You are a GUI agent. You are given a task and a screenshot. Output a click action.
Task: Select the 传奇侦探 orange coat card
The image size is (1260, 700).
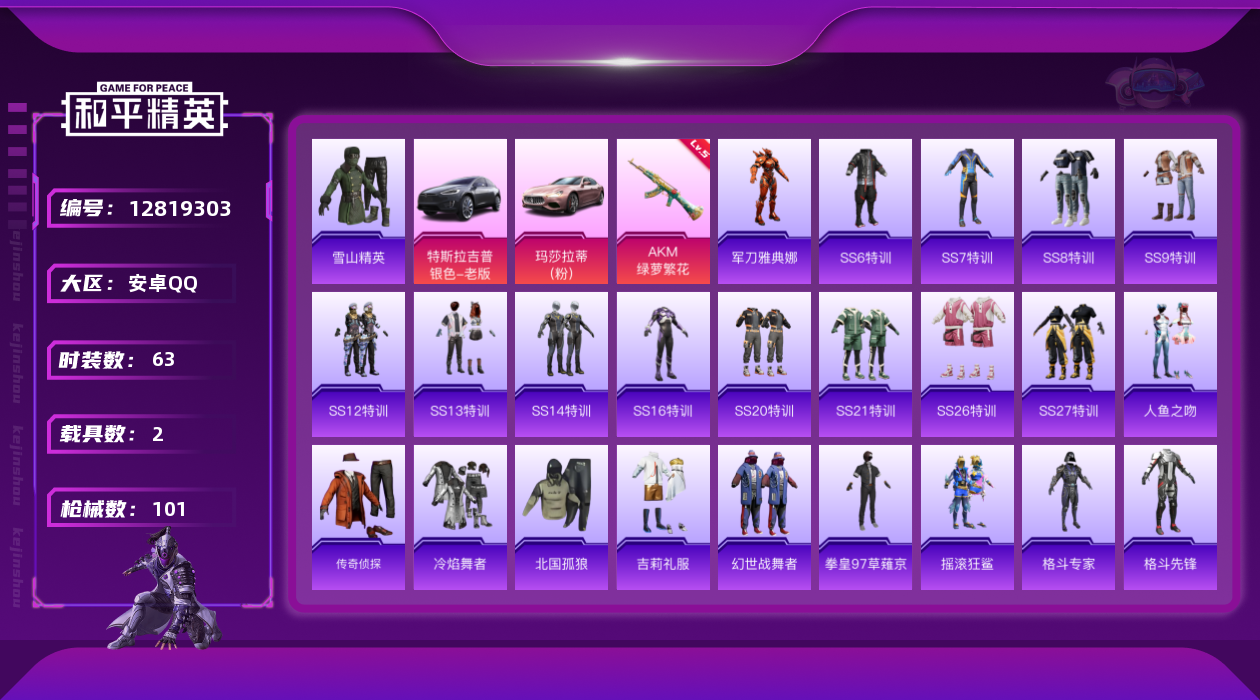(x=358, y=517)
